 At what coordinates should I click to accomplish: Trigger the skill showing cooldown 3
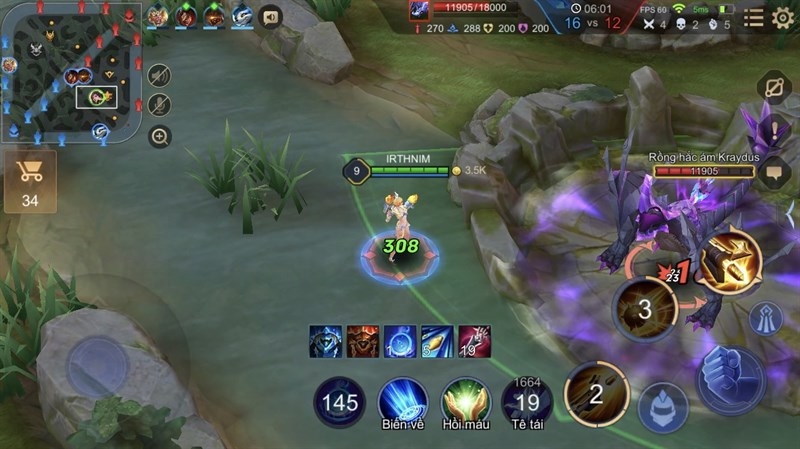(x=644, y=309)
